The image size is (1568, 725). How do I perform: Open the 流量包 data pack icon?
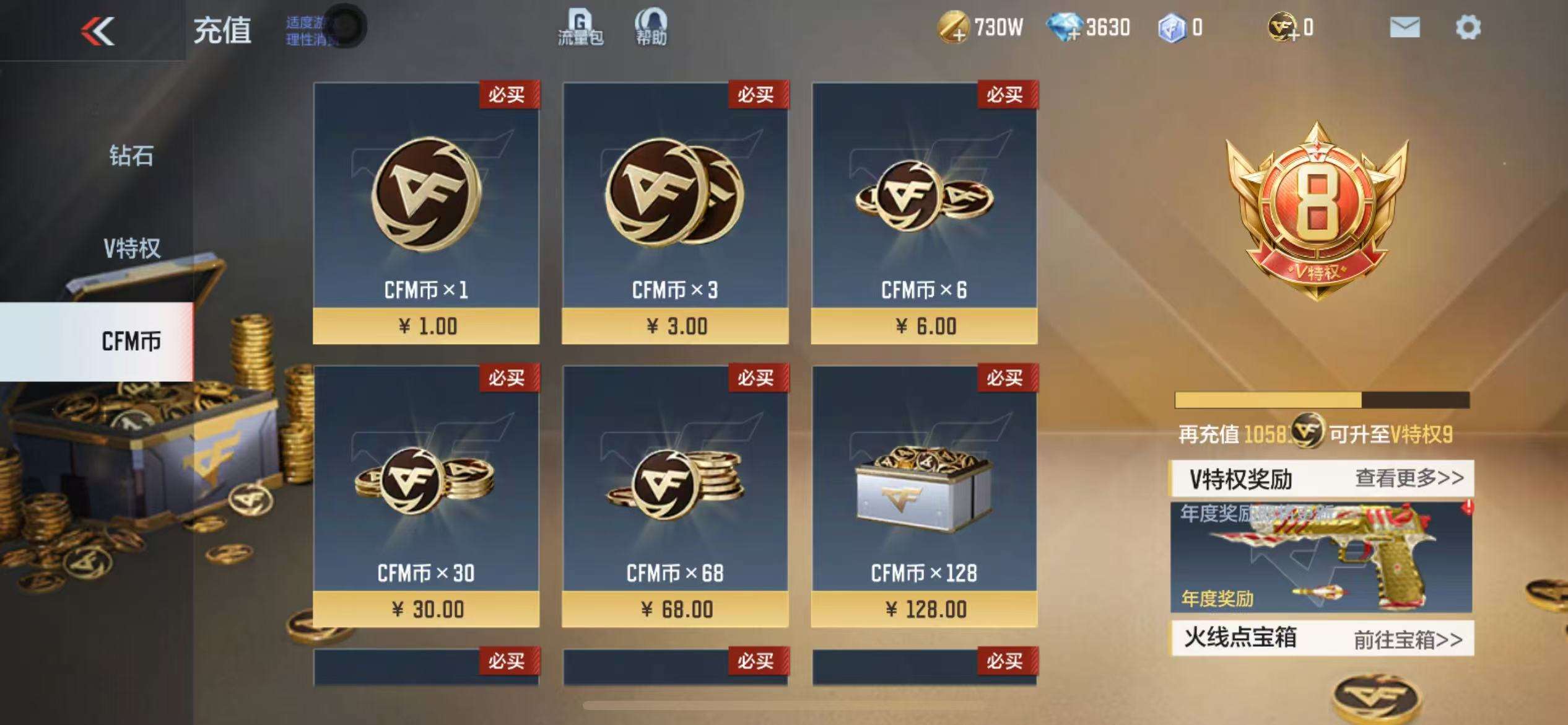point(580,28)
